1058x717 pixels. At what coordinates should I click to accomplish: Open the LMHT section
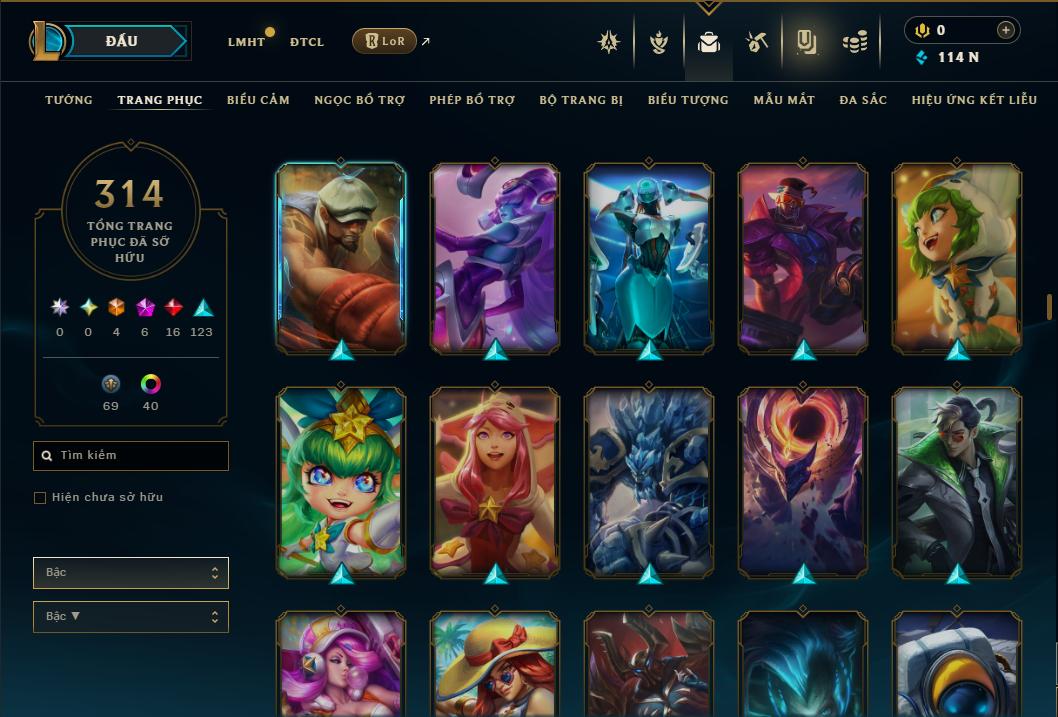click(x=246, y=42)
